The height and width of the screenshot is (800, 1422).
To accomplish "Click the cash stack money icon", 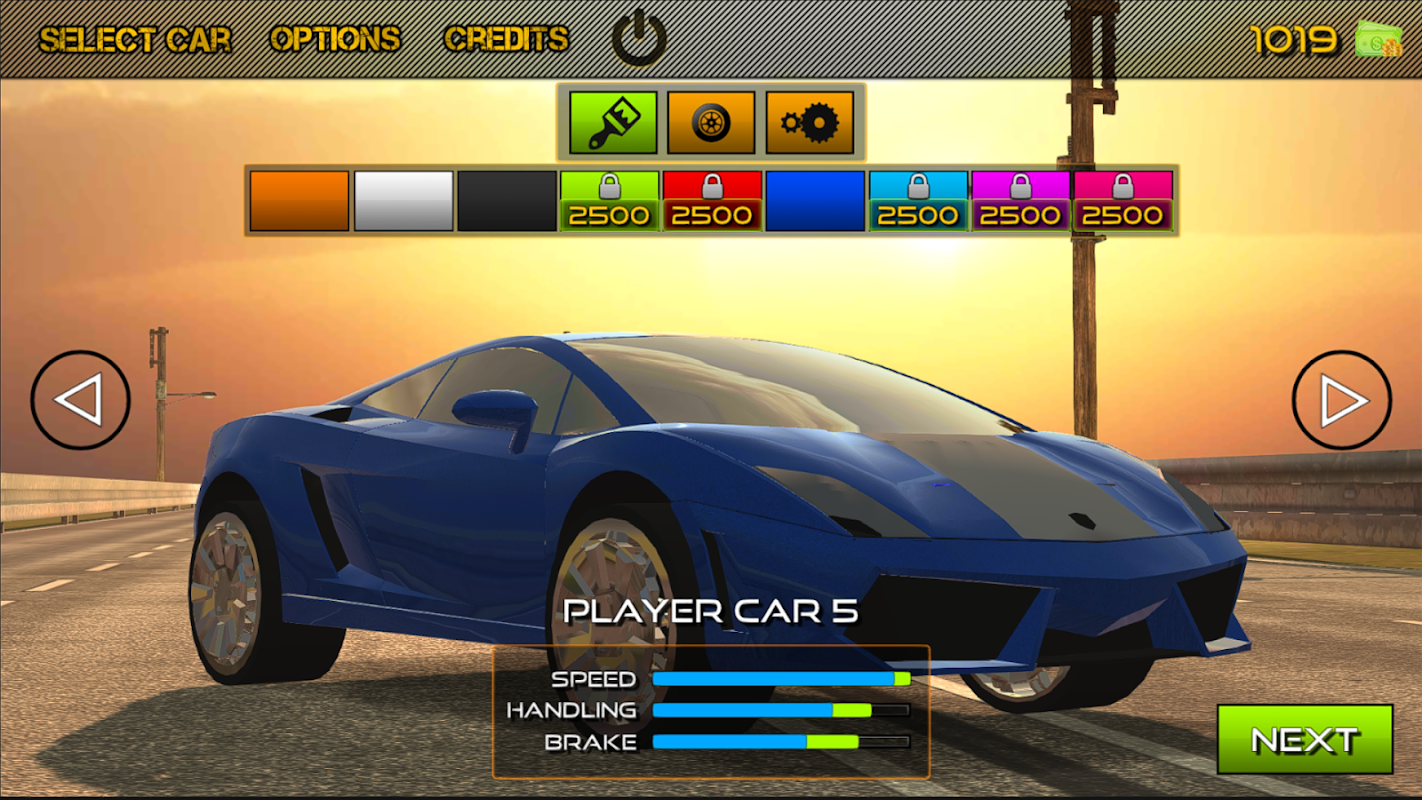I will (1378, 40).
